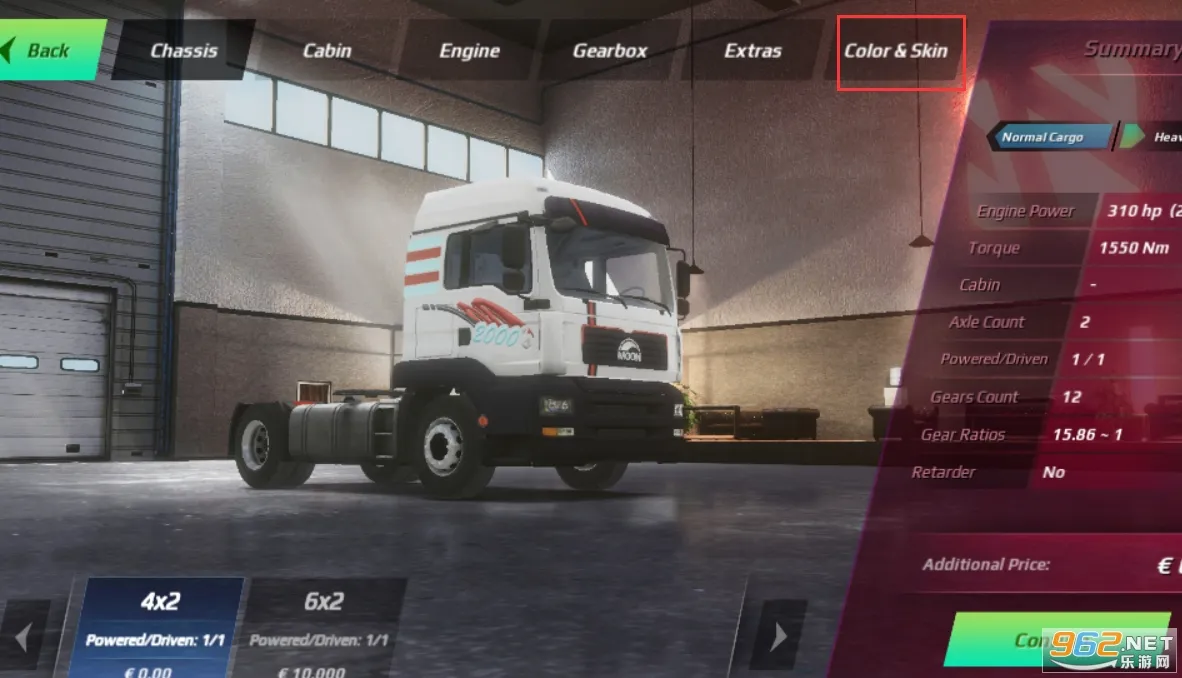Show the Gearbox options tab
The height and width of the screenshot is (678, 1182).
click(x=610, y=50)
